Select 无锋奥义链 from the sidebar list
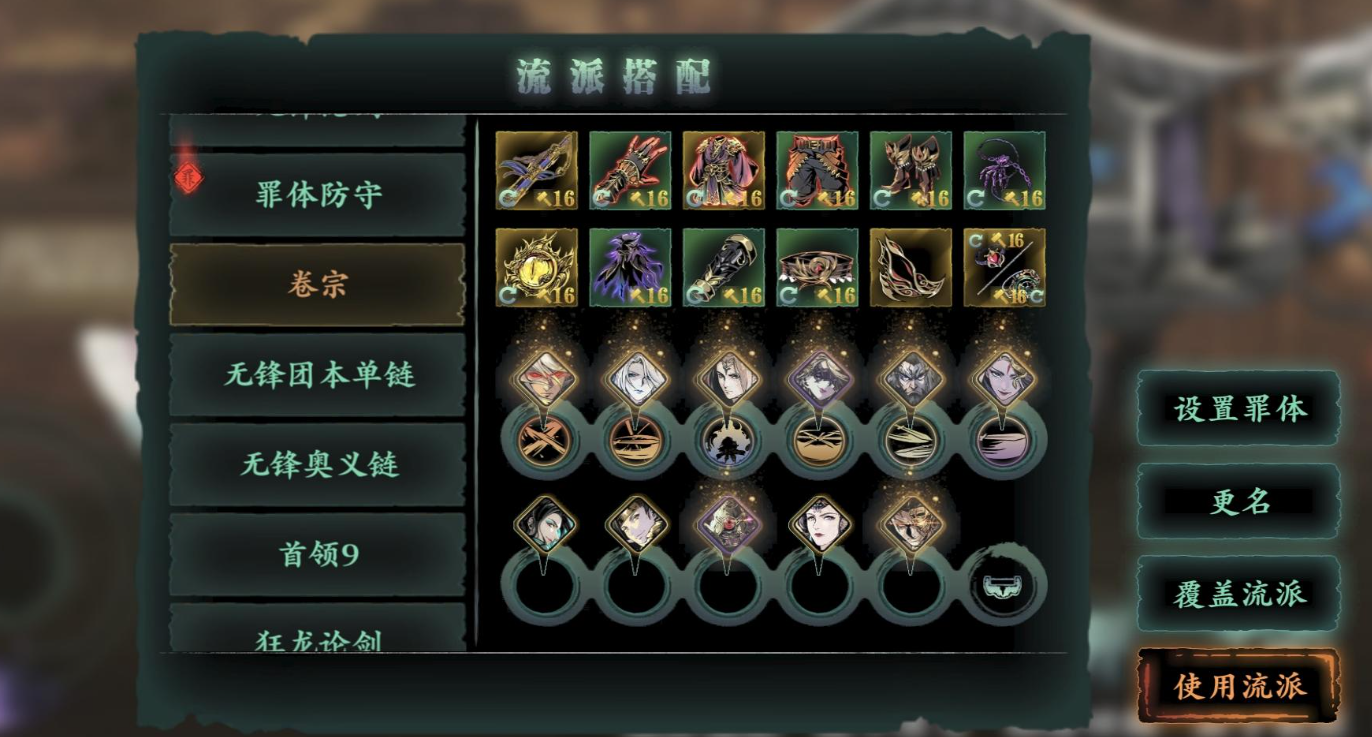The width and height of the screenshot is (1372, 737). 317,463
